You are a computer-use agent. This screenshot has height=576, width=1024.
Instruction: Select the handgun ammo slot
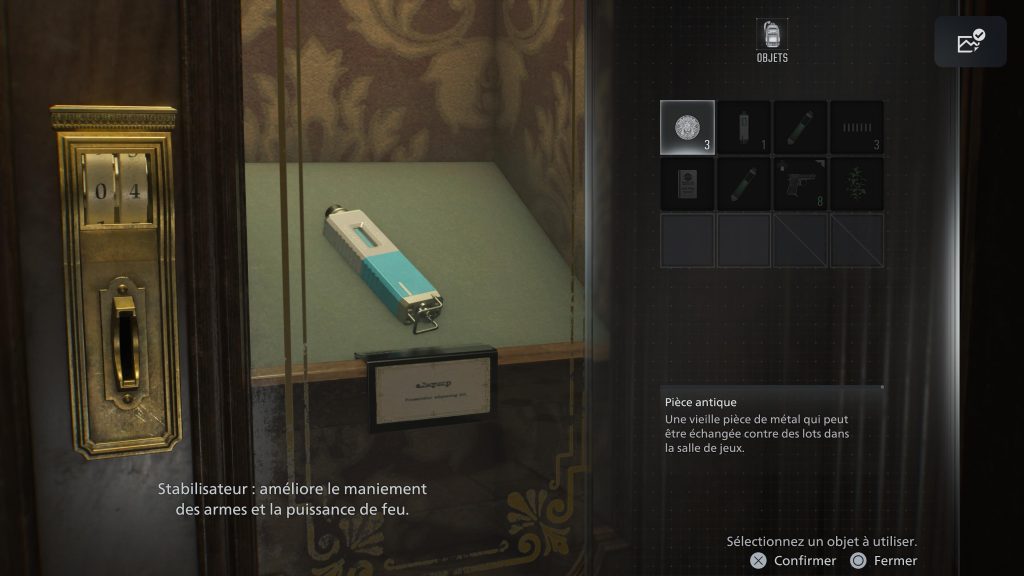(856, 128)
